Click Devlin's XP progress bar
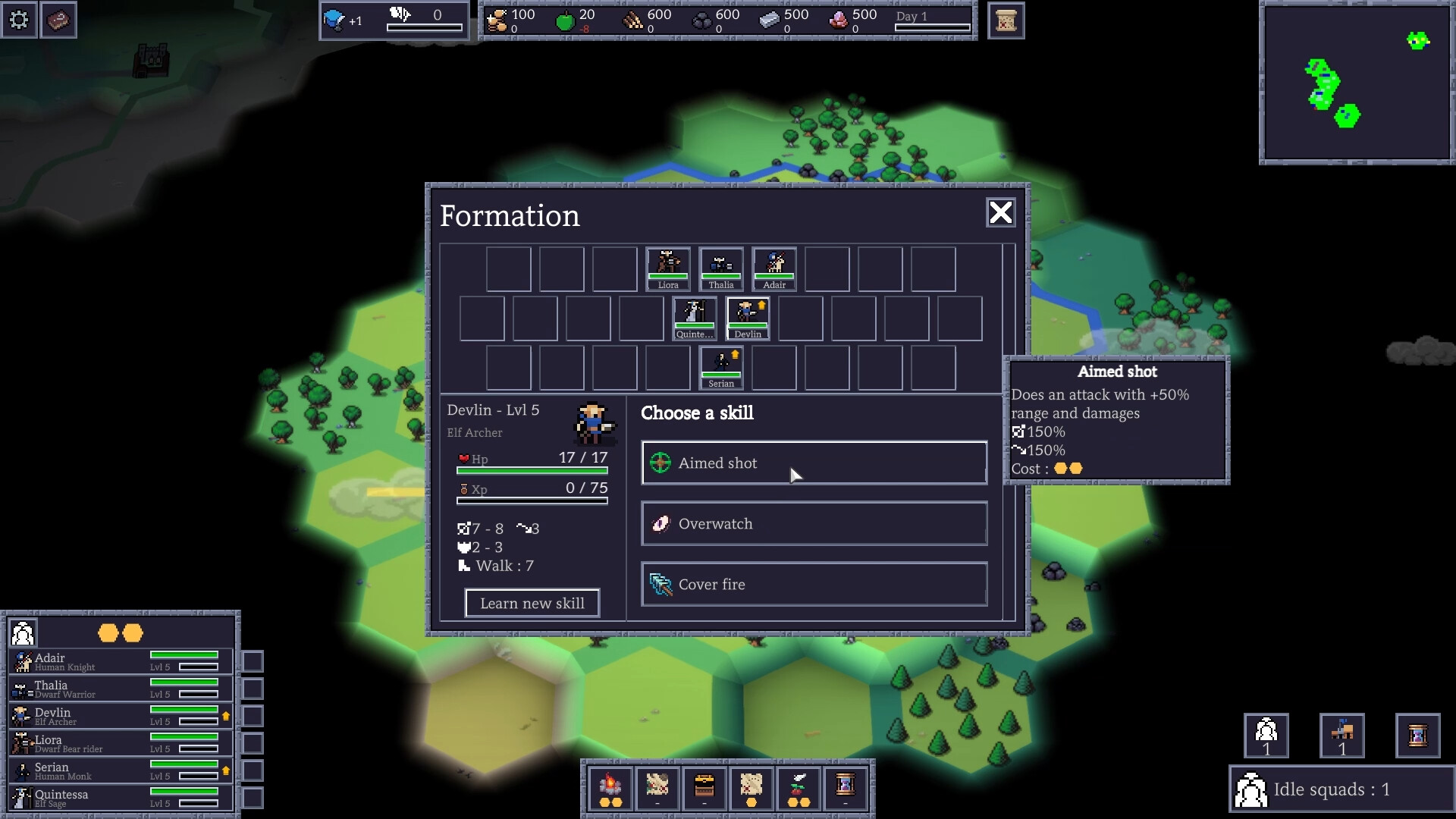The height and width of the screenshot is (819, 1456). (x=531, y=501)
